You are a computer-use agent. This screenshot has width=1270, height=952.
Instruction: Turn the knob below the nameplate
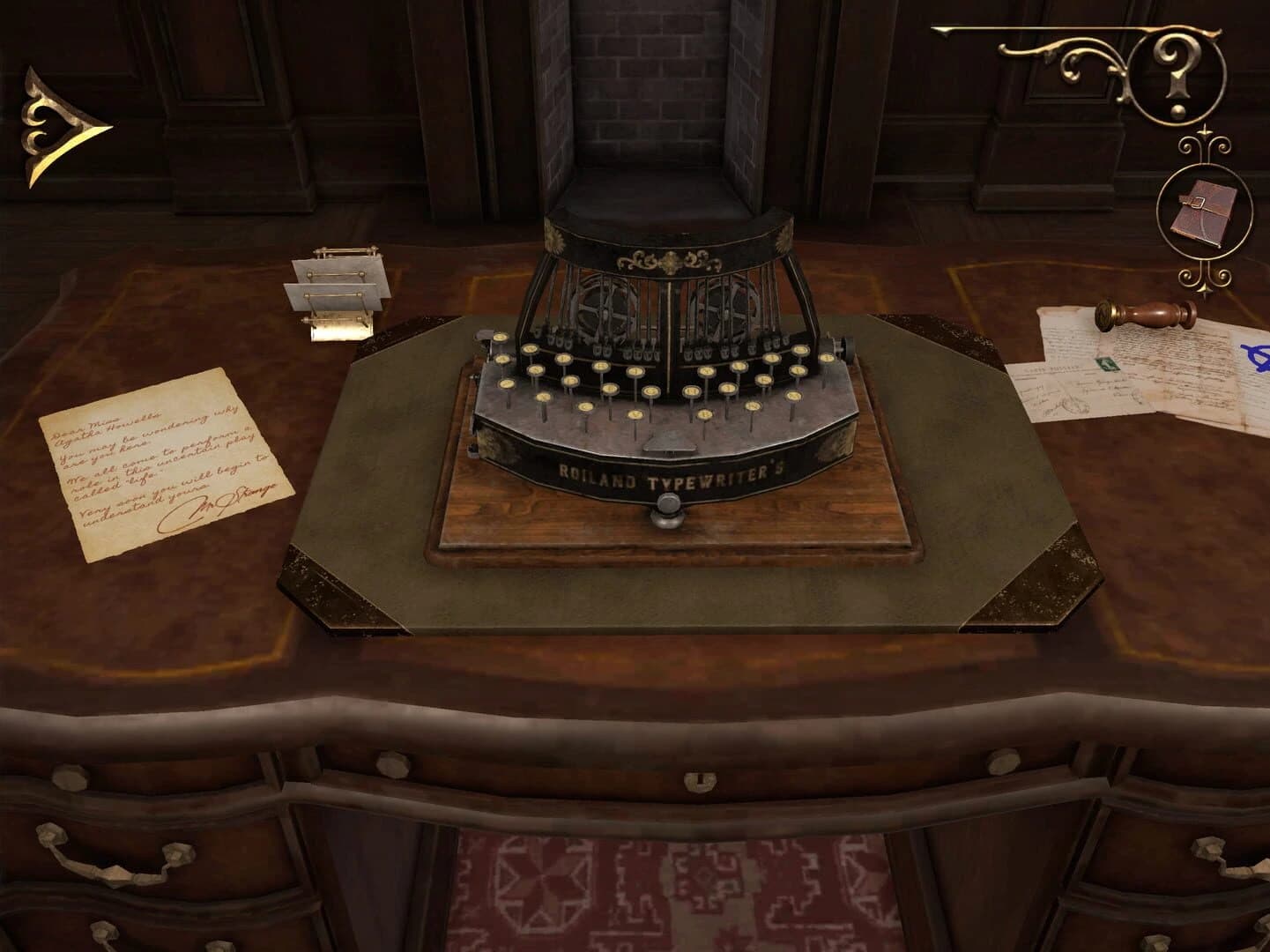tap(667, 509)
